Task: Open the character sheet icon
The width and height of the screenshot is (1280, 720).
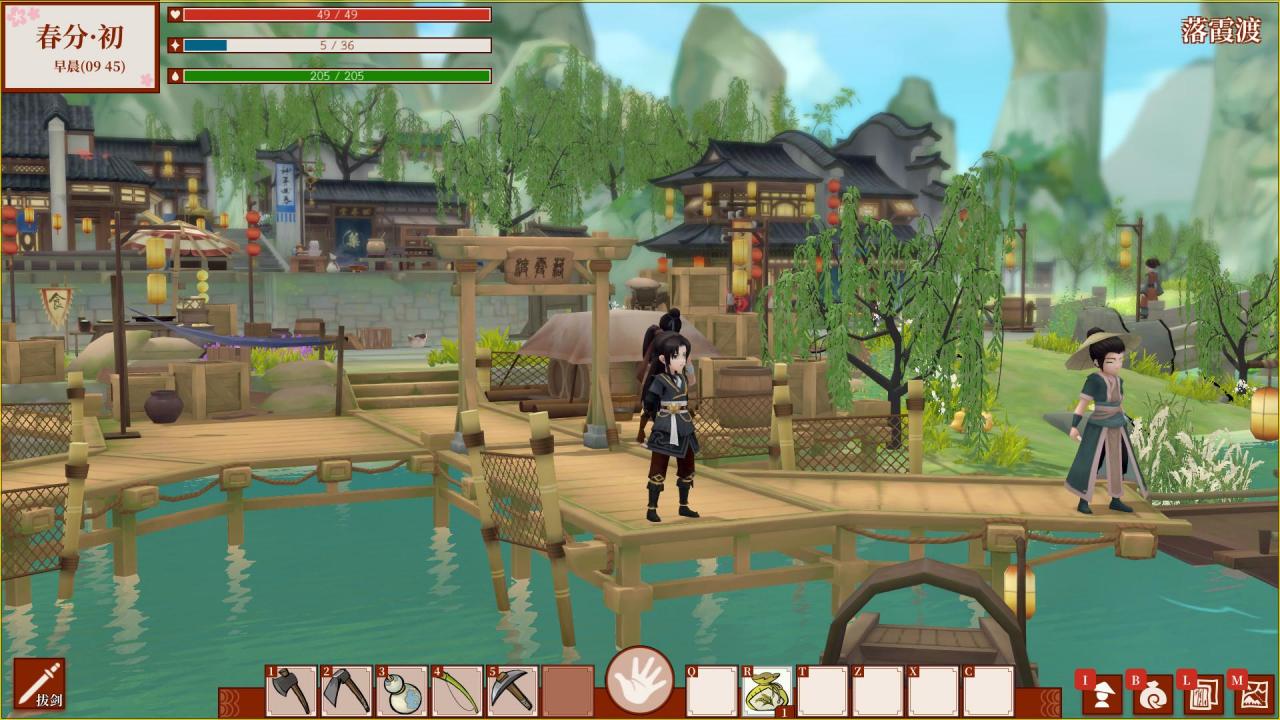Action: pyautogui.click(x=1103, y=693)
